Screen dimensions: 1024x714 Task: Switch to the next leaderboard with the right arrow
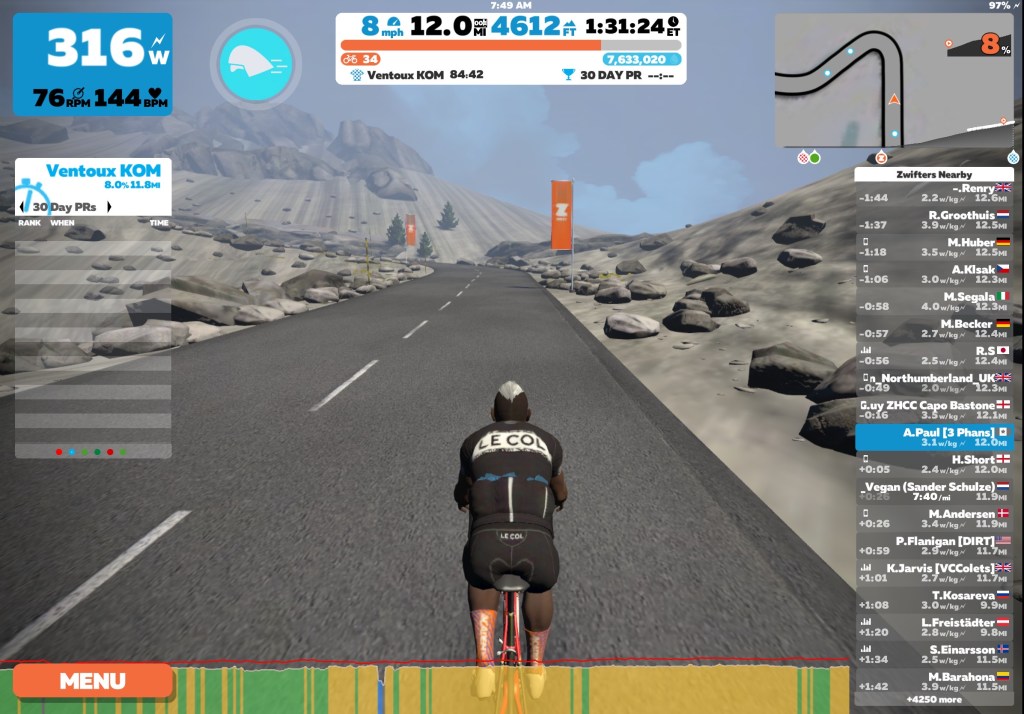(x=109, y=207)
